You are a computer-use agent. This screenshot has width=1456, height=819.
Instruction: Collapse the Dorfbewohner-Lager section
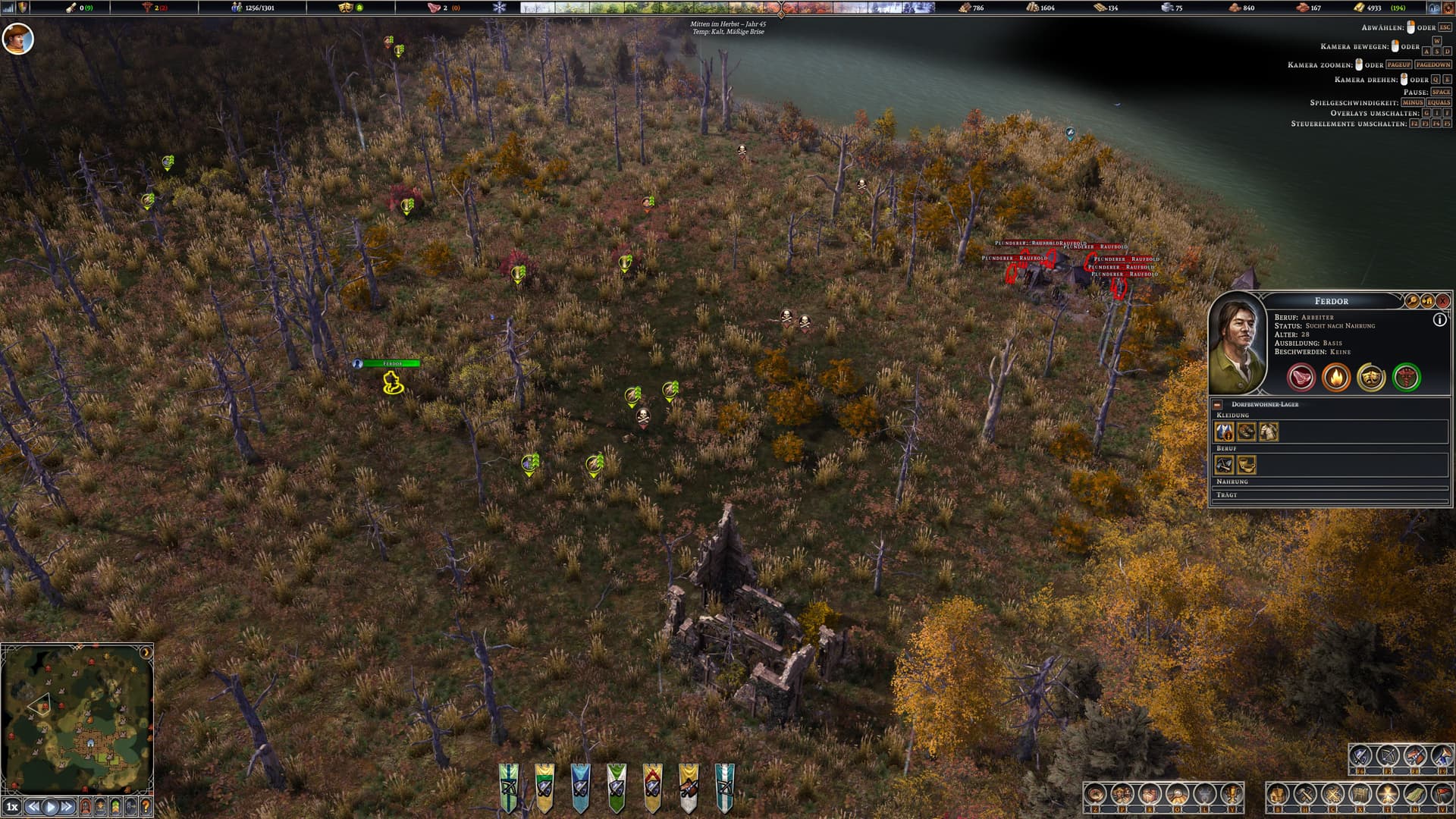[x=1217, y=405]
